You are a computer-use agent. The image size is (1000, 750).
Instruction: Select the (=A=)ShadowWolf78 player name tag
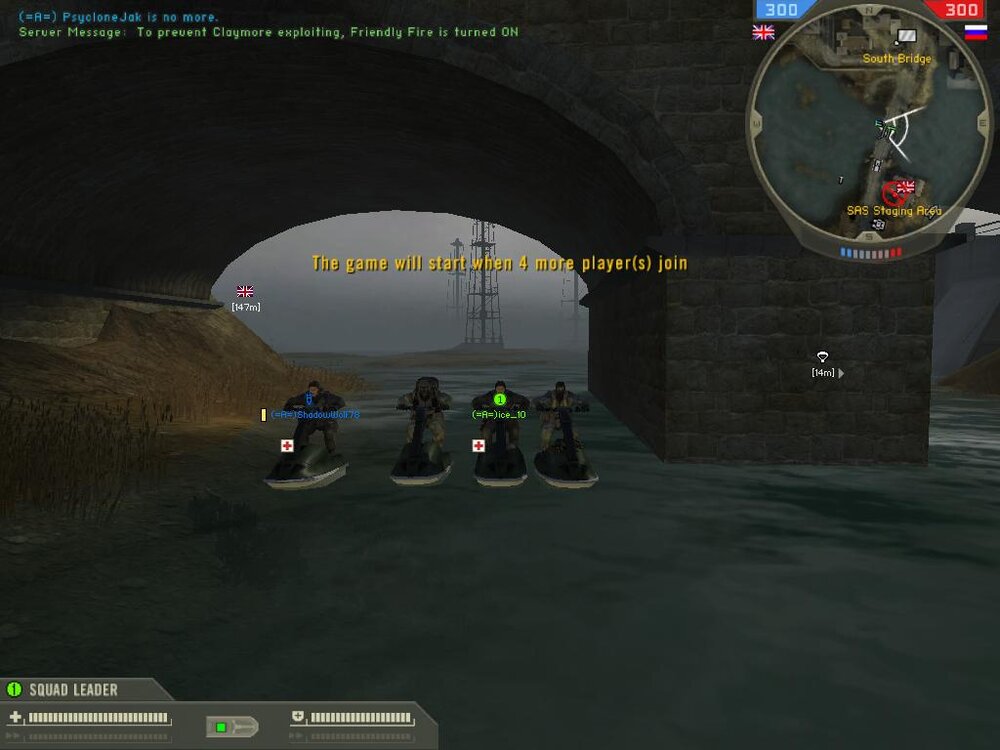(x=314, y=414)
